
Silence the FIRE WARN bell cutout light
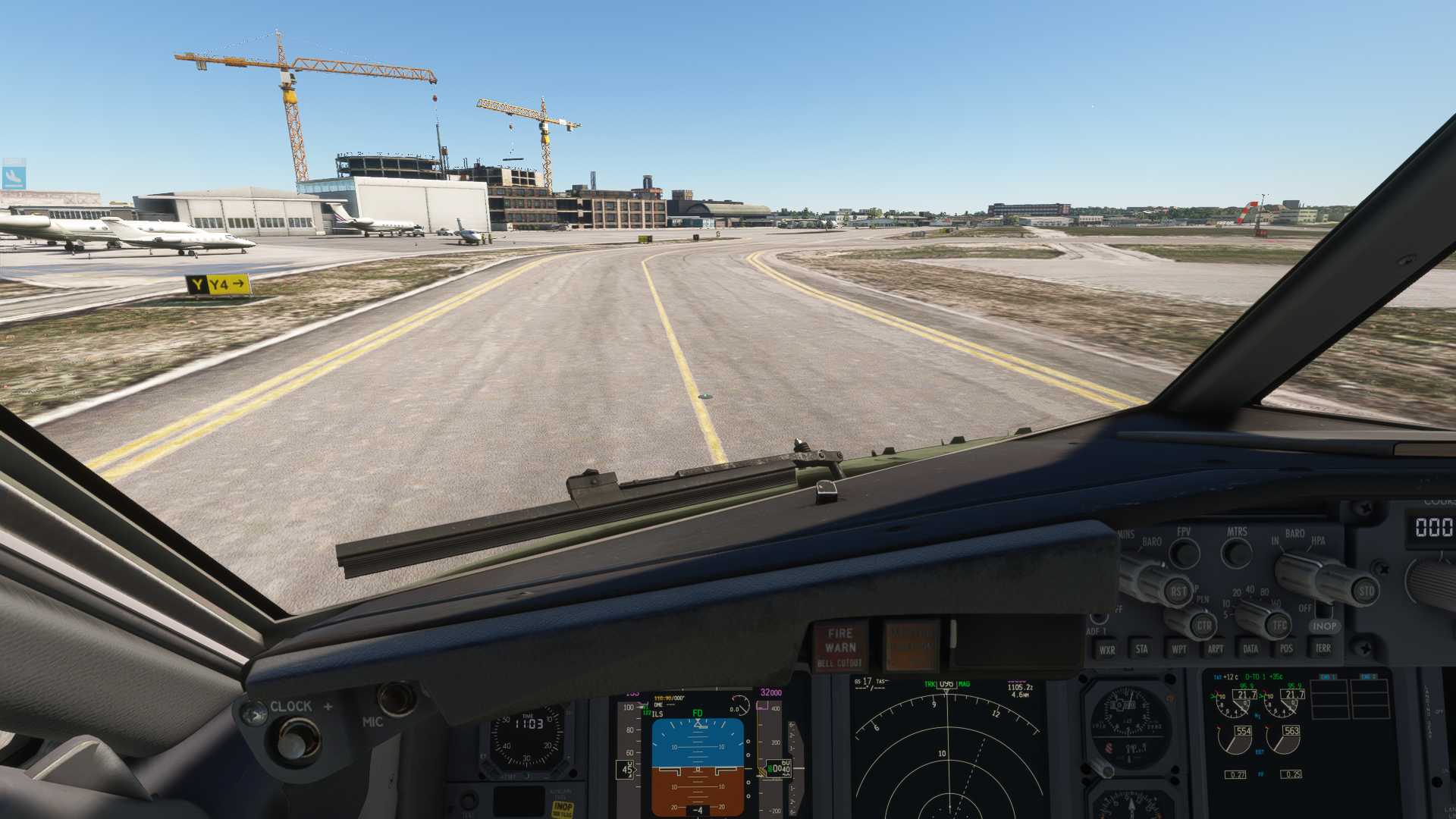(x=840, y=647)
